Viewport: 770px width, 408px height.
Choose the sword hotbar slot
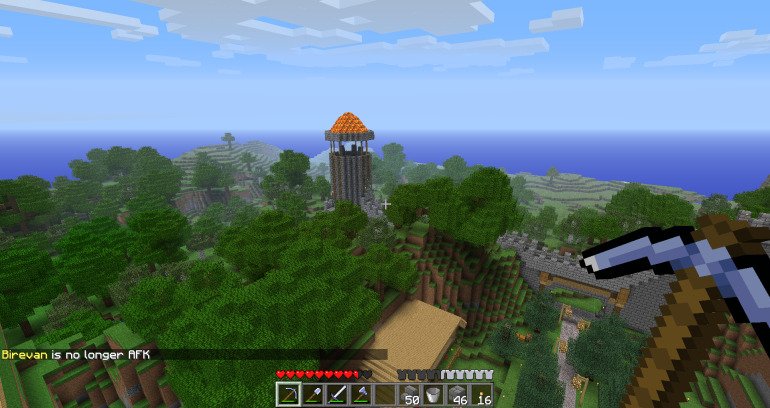click(x=337, y=395)
